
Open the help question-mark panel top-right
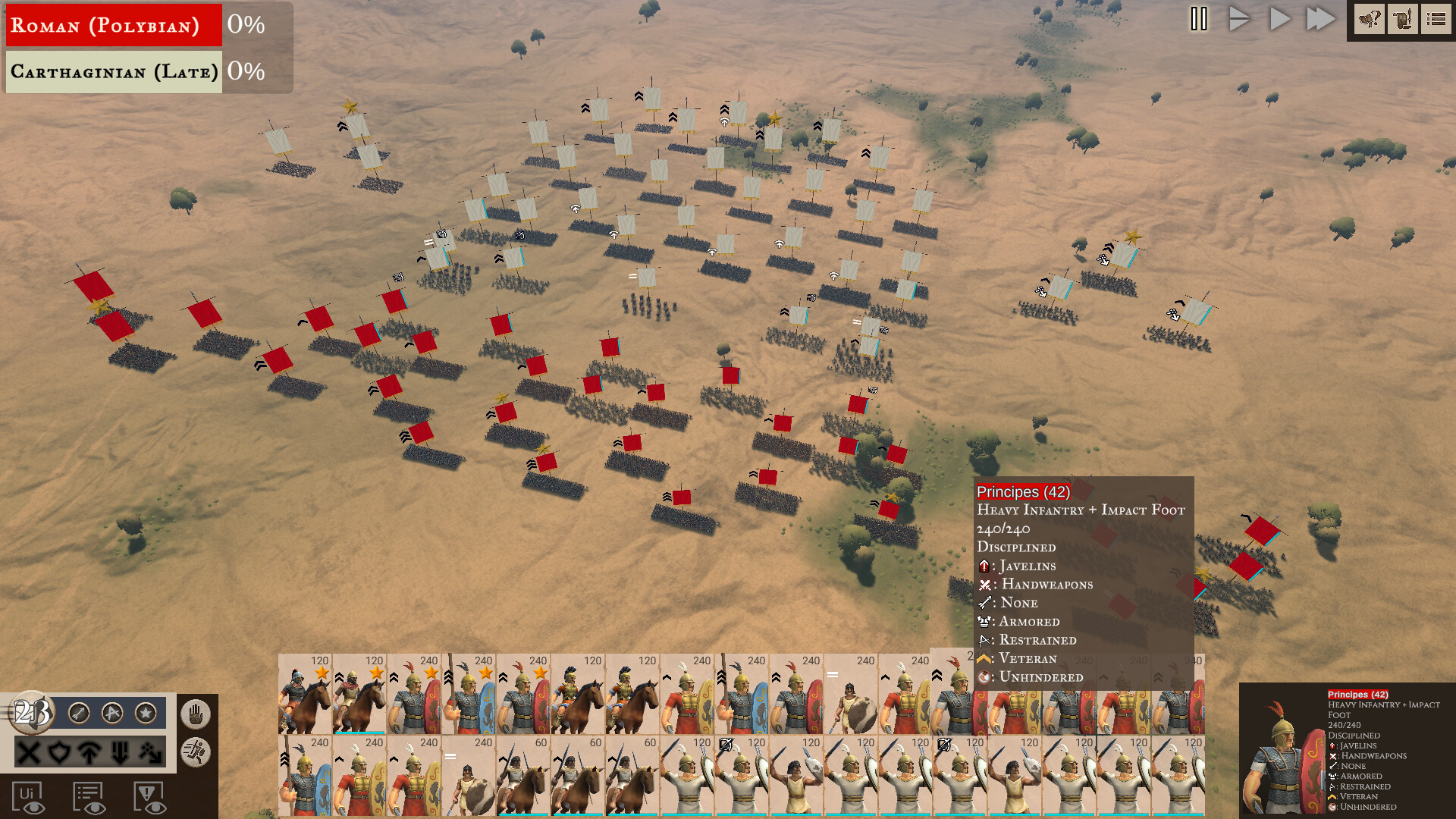[x=1370, y=20]
